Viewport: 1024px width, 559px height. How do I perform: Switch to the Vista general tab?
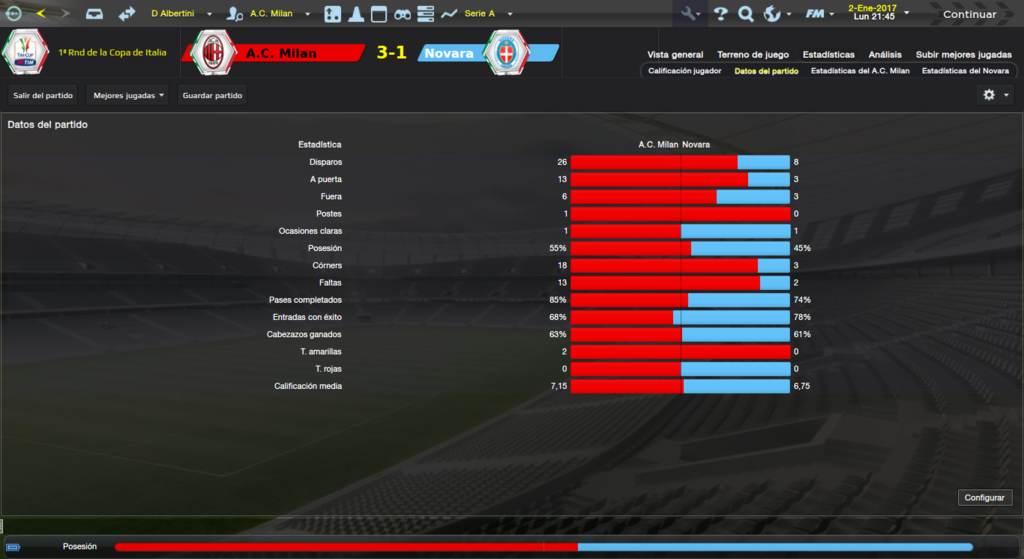675,54
